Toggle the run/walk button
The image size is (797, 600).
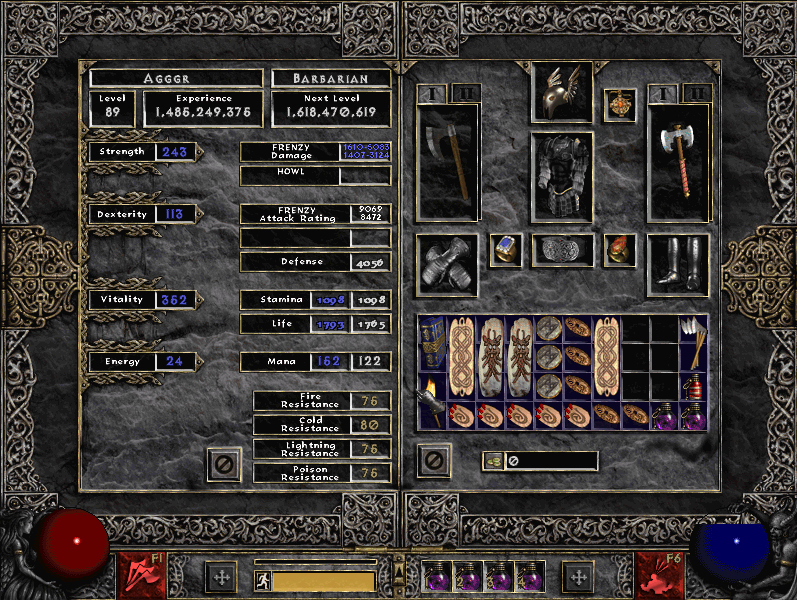[260, 580]
